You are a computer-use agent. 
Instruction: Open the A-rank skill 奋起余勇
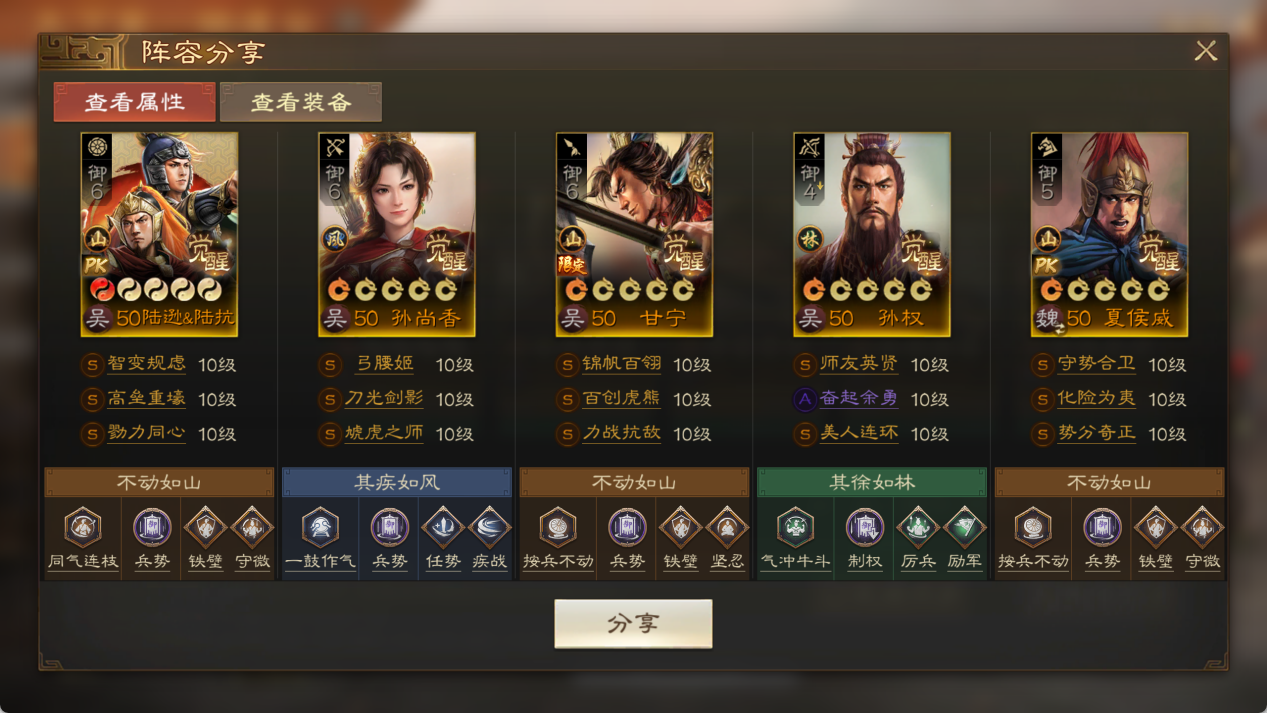coord(858,399)
